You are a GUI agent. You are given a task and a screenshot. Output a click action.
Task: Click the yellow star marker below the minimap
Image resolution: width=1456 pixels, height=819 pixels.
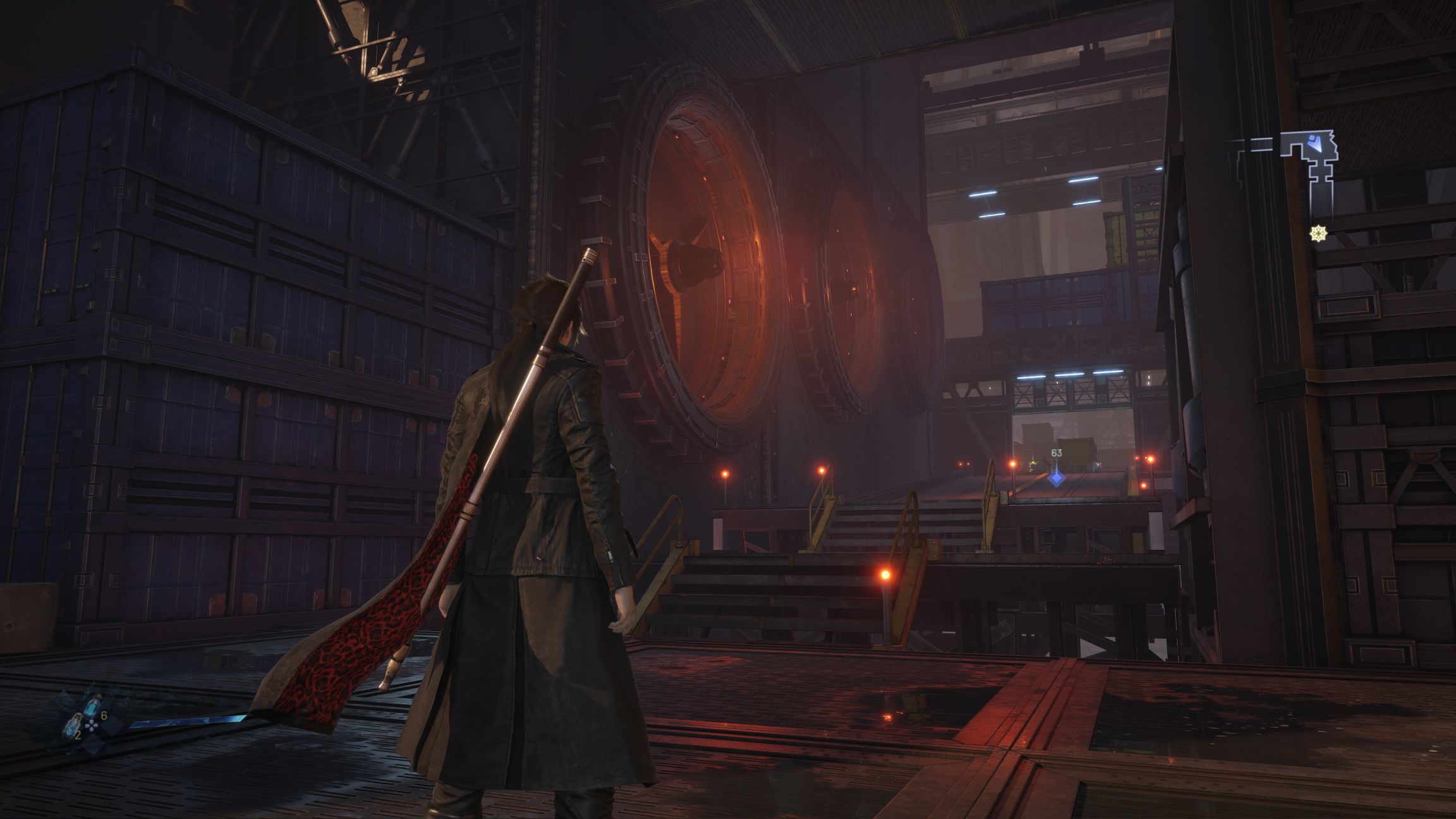click(x=1318, y=234)
